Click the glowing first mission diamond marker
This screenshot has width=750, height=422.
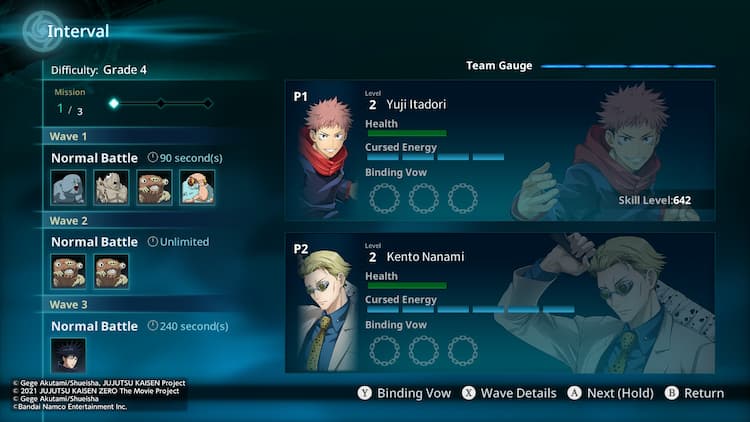(114, 103)
